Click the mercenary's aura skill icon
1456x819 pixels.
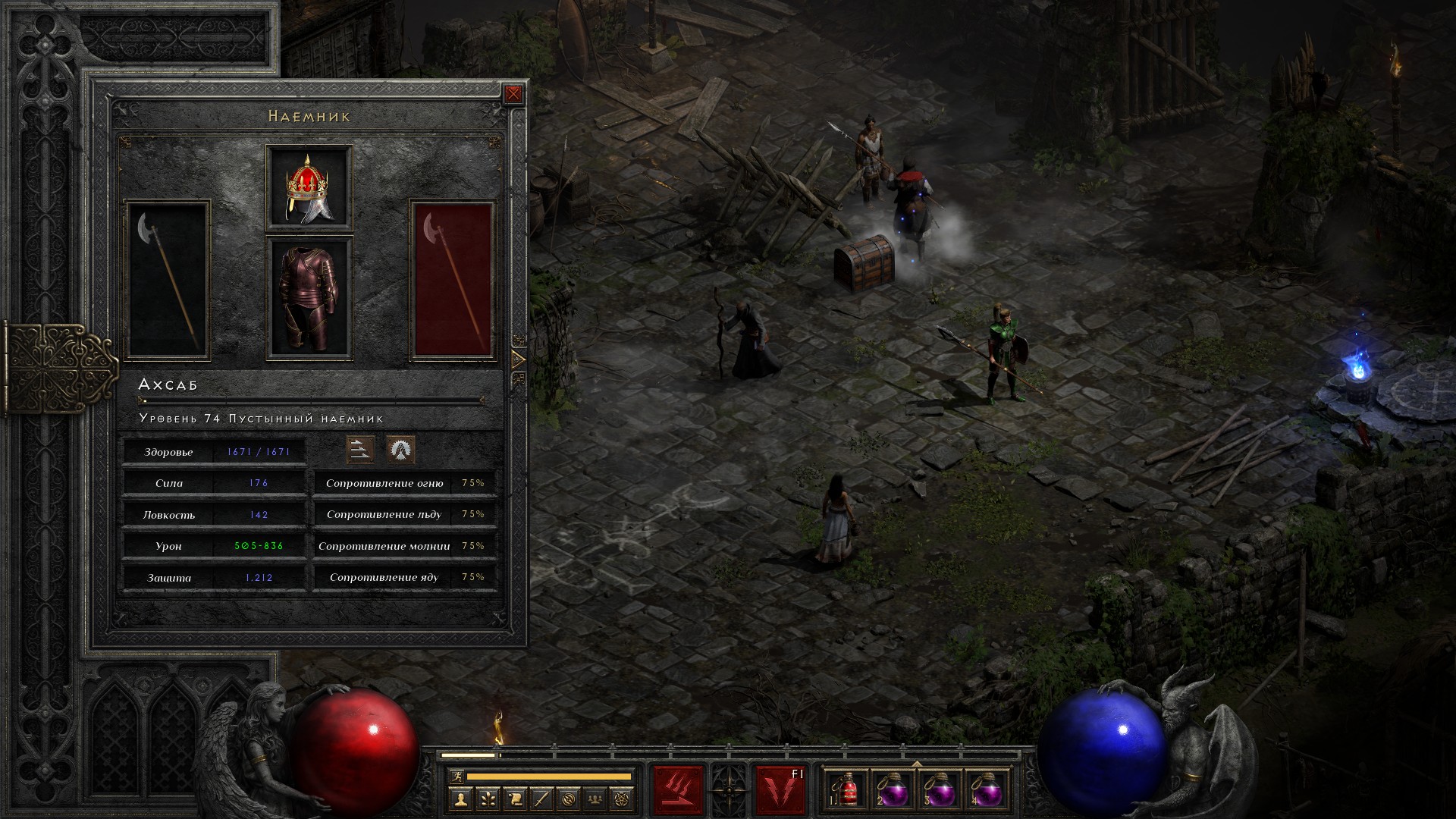tap(400, 450)
